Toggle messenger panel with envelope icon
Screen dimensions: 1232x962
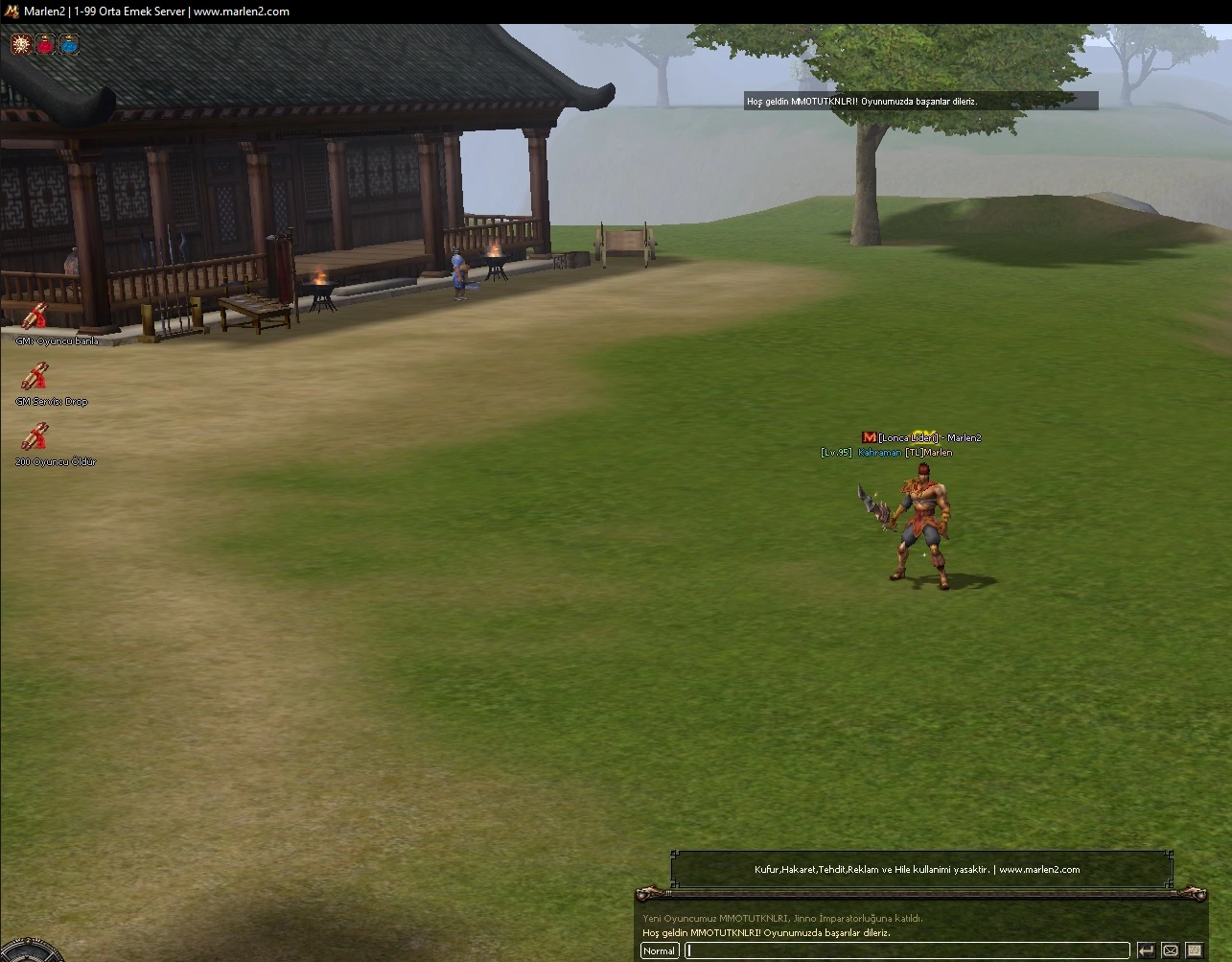(x=1171, y=950)
